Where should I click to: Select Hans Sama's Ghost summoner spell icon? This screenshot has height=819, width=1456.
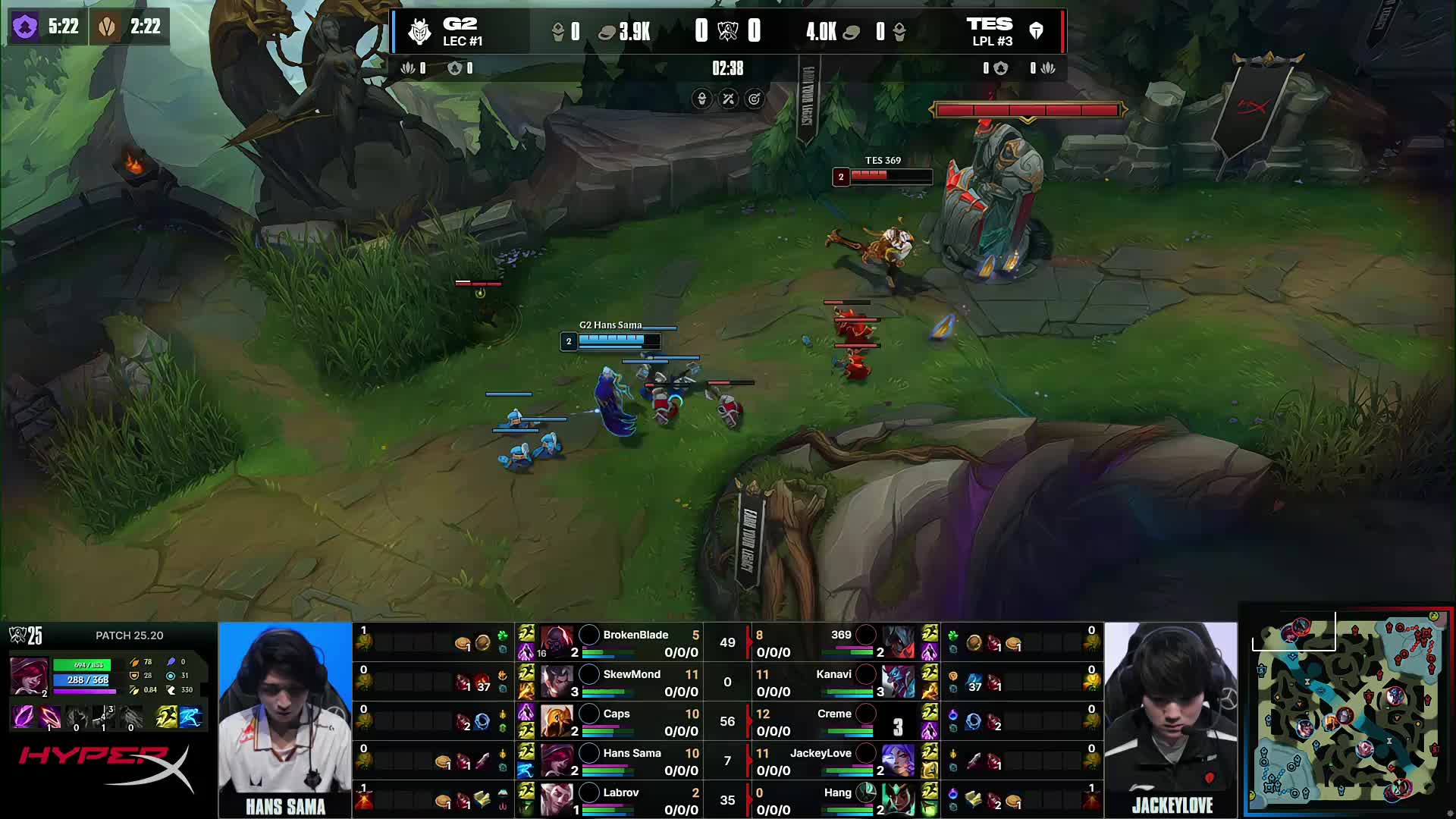(x=526, y=771)
